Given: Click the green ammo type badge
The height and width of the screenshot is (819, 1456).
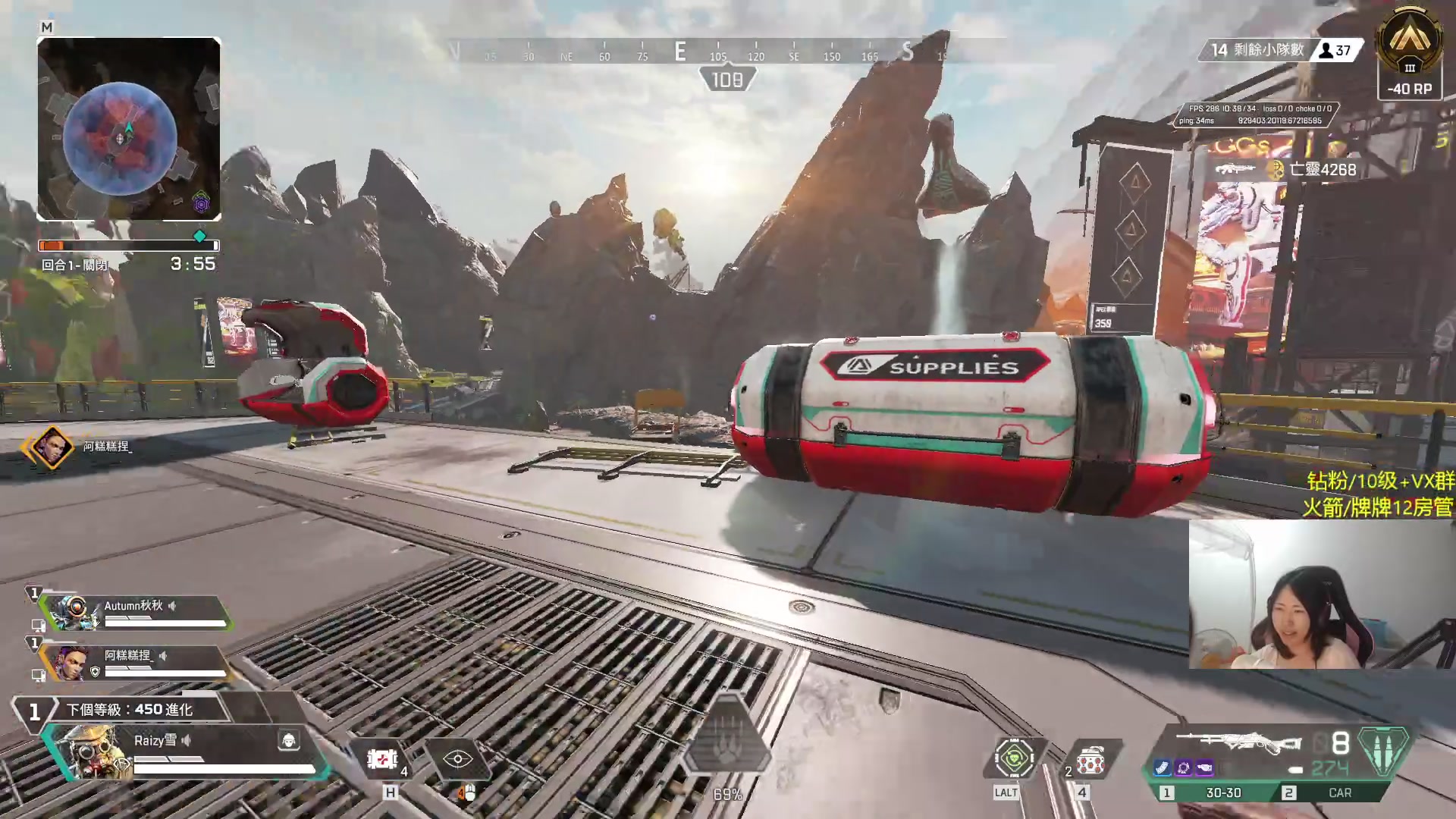Looking at the screenshot, I should pyautogui.click(x=1383, y=751).
